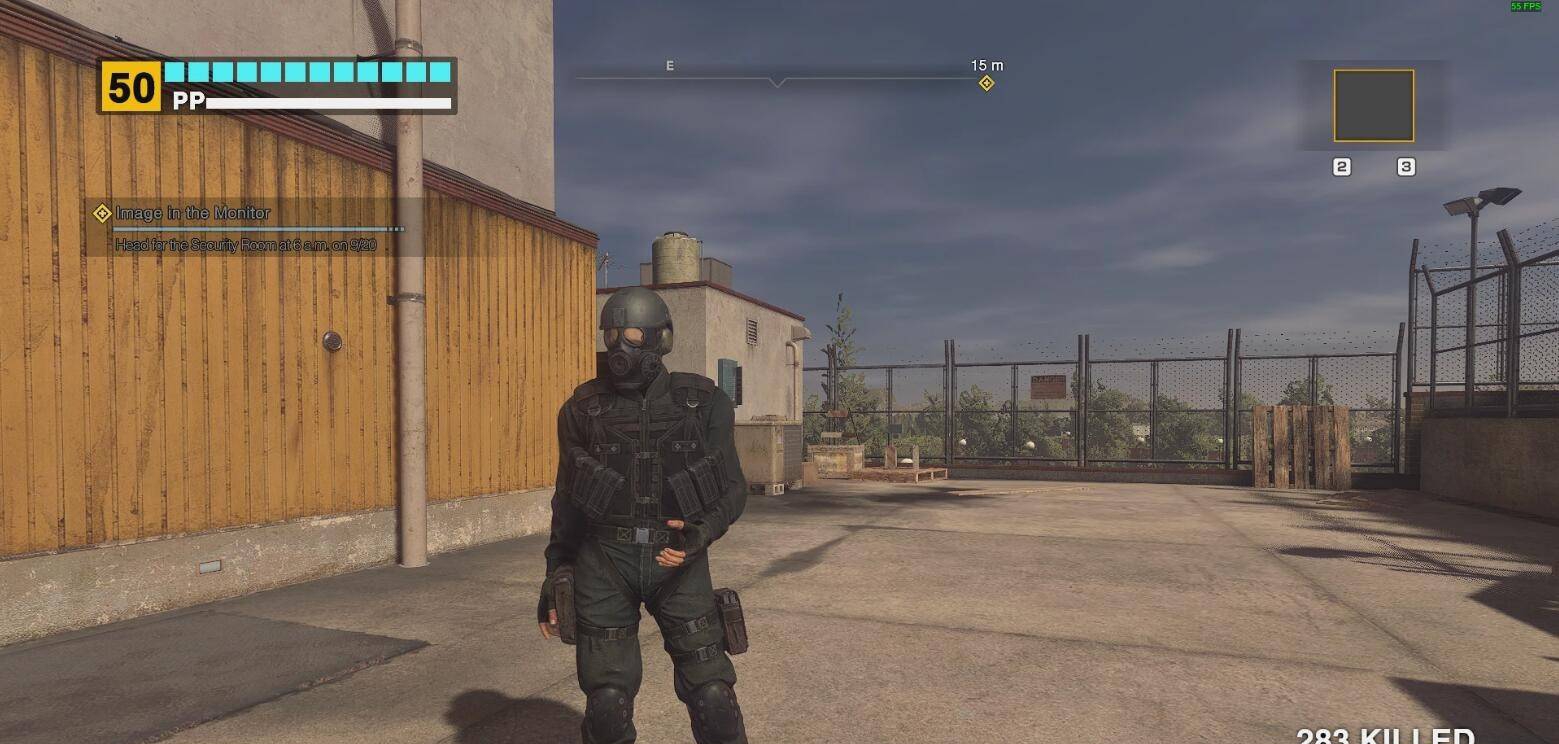Click the PP label beside the progress bar
This screenshot has height=744, width=1559.
click(x=192, y=100)
